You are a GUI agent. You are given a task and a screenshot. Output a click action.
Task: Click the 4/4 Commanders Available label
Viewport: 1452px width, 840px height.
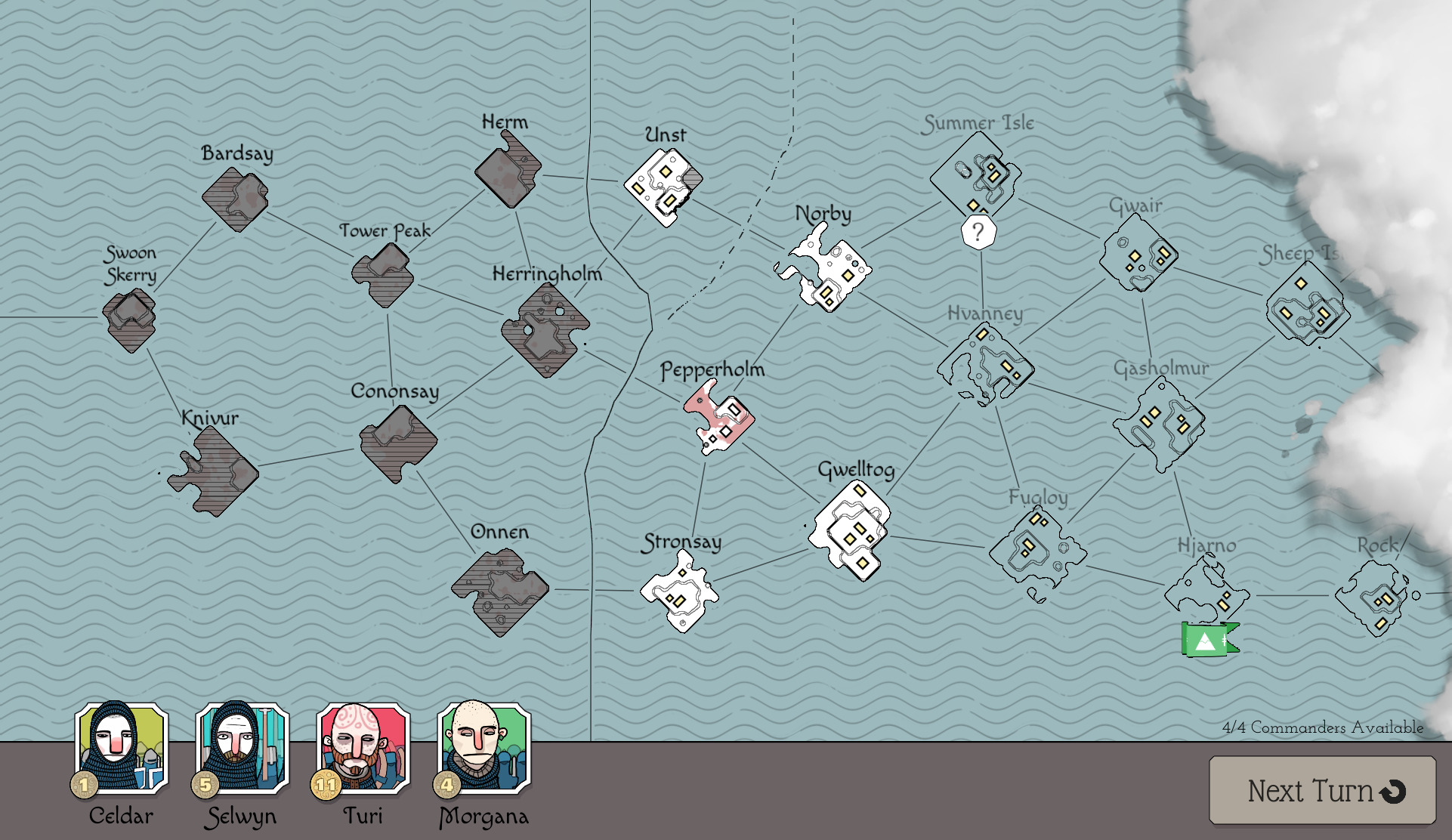(x=1322, y=728)
